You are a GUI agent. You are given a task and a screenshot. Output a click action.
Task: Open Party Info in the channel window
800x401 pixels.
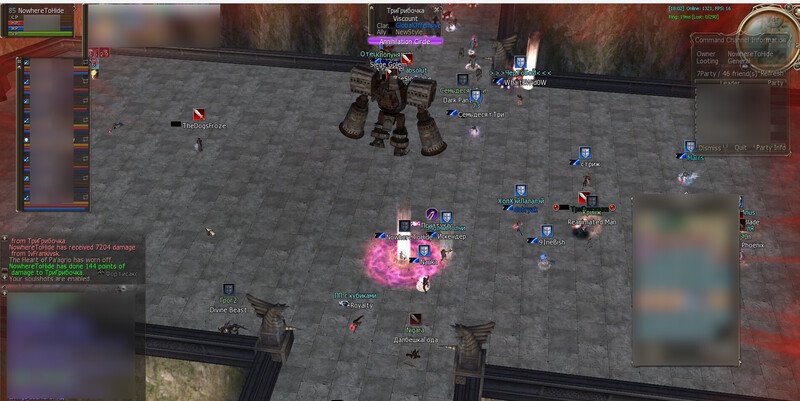pyautogui.click(x=771, y=147)
